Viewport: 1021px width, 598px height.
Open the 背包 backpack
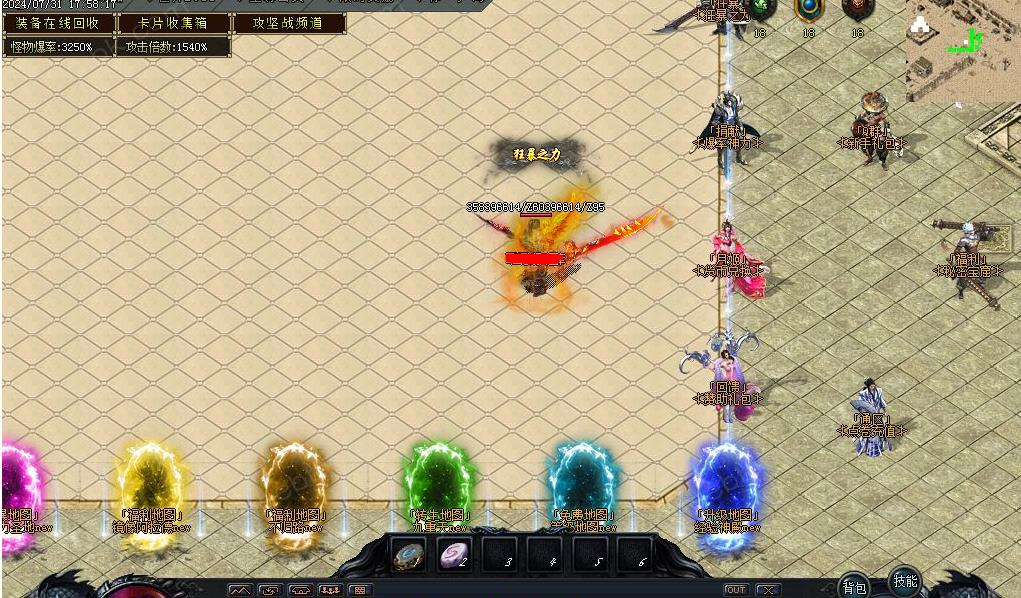[x=853, y=587]
